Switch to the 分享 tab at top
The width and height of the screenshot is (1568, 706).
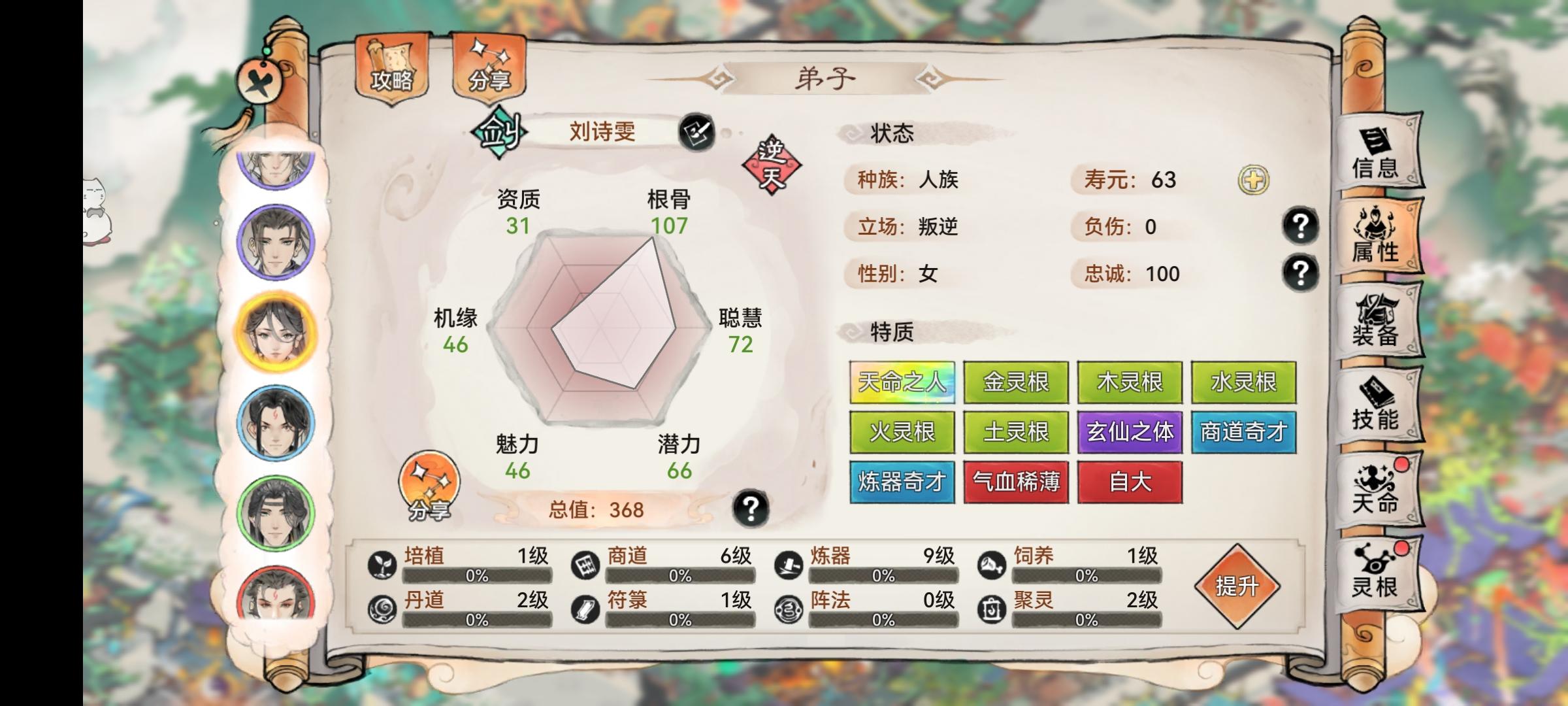click(x=491, y=71)
